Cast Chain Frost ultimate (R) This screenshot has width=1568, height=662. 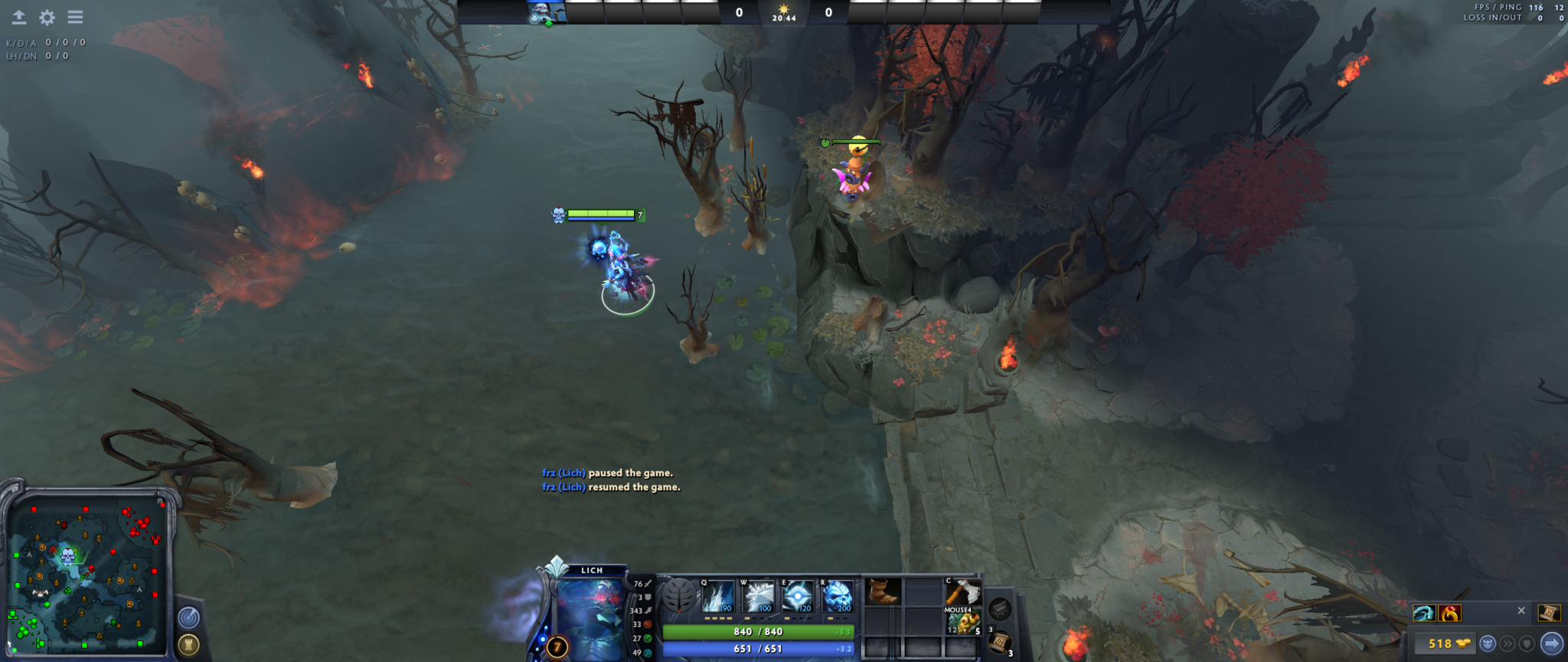point(838,597)
